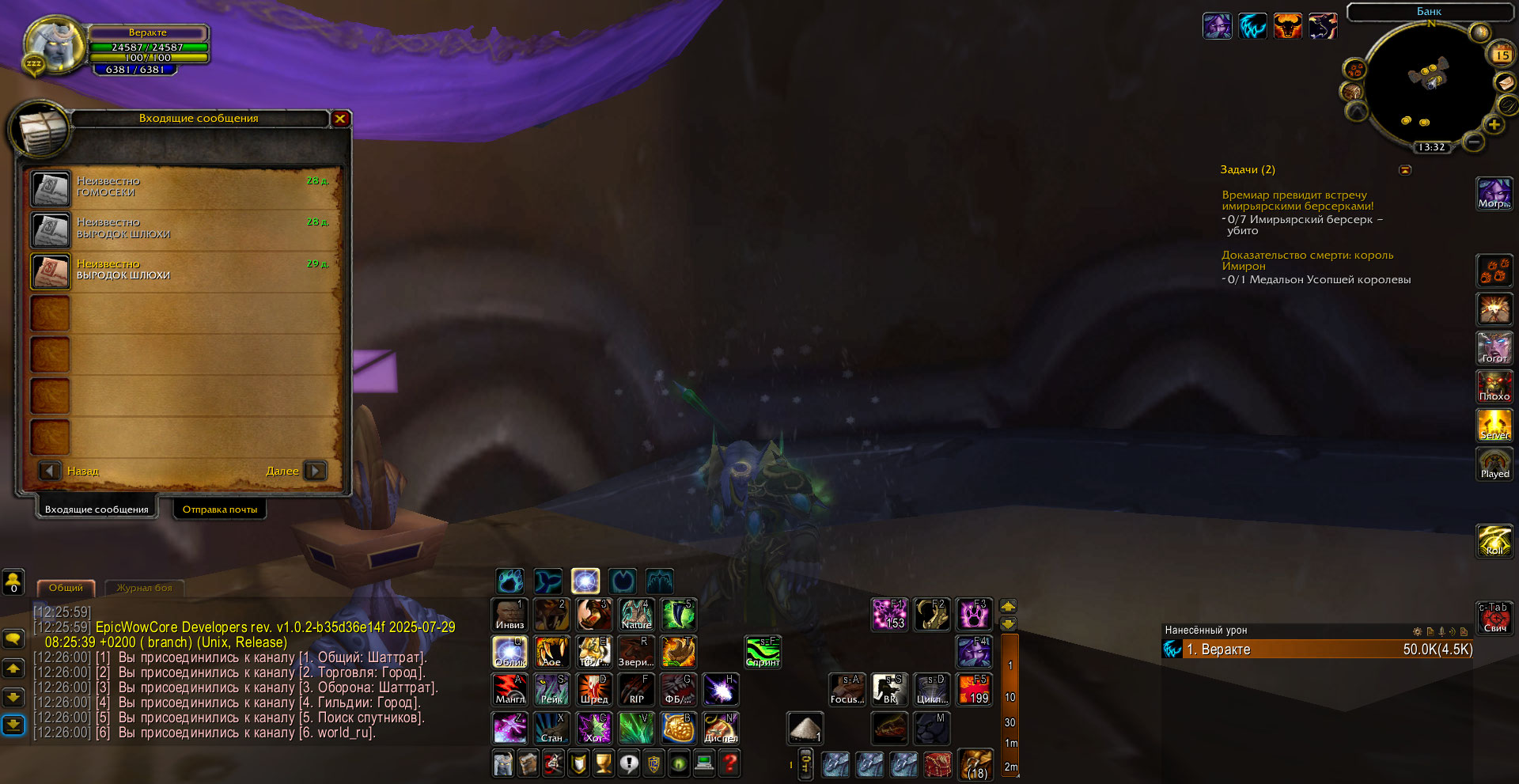This screenshot has height=784, width=1519.
Task: Click the Played macro button
Action: [x=1494, y=464]
